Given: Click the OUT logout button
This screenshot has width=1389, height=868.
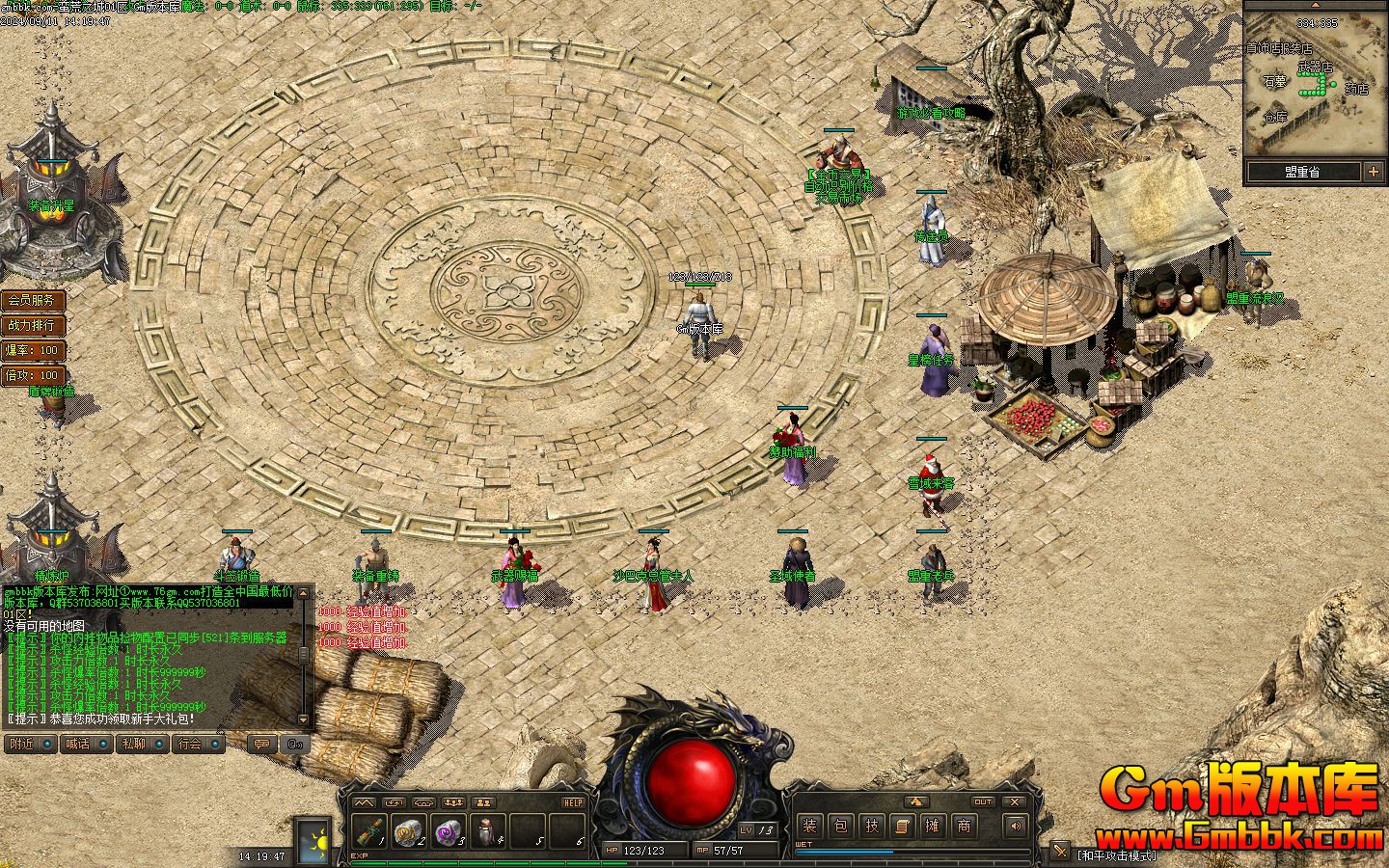Looking at the screenshot, I should pos(983,801).
